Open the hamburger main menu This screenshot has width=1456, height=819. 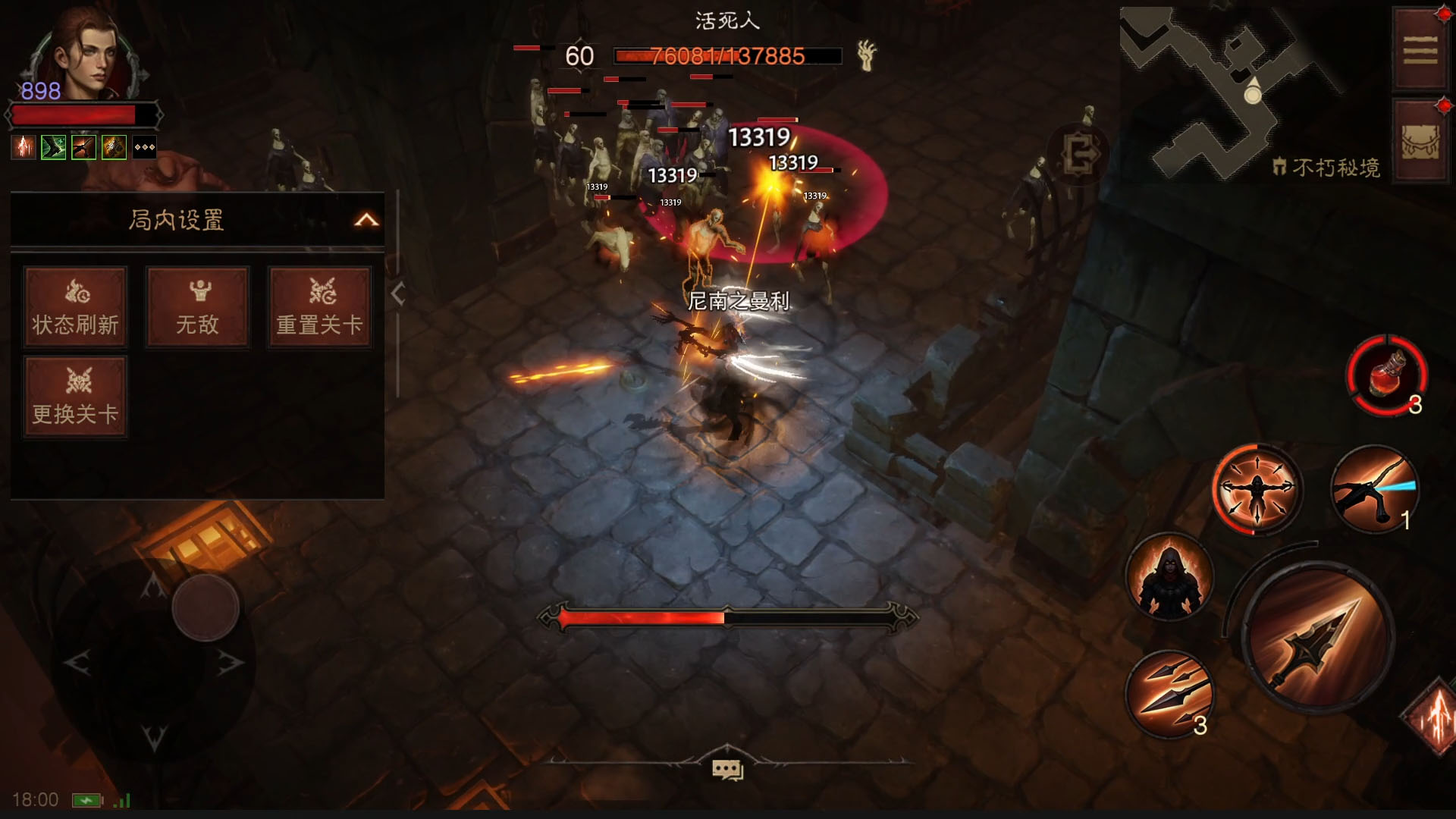point(1420,51)
